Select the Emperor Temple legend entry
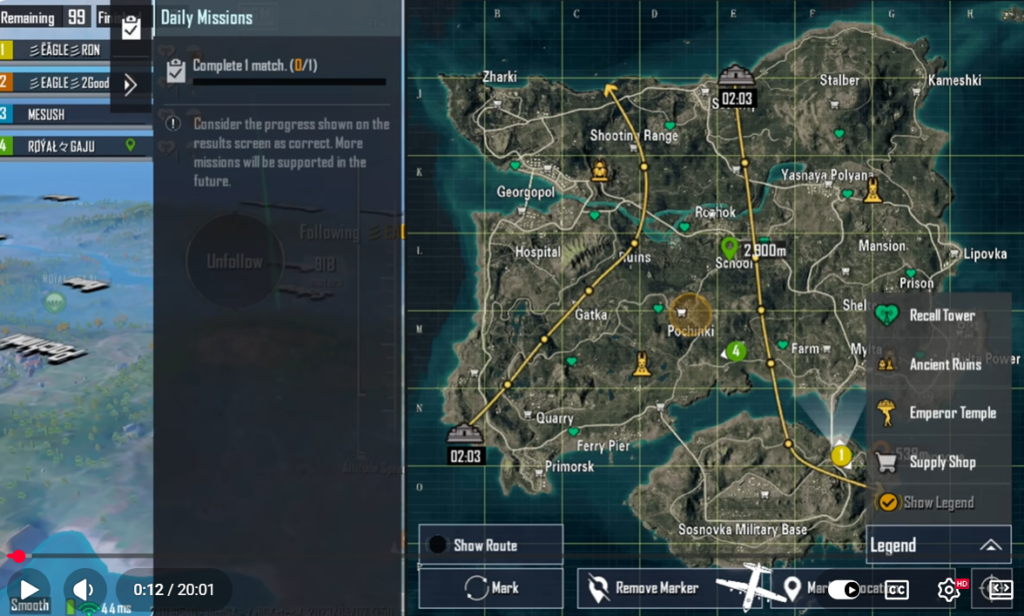 coord(935,413)
